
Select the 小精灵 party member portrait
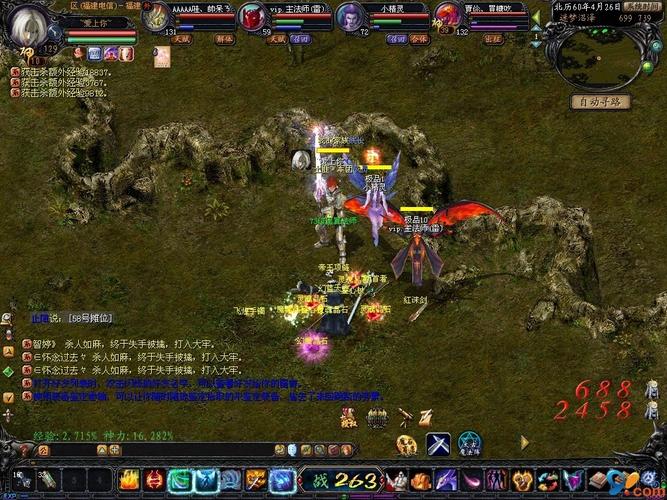pos(351,17)
